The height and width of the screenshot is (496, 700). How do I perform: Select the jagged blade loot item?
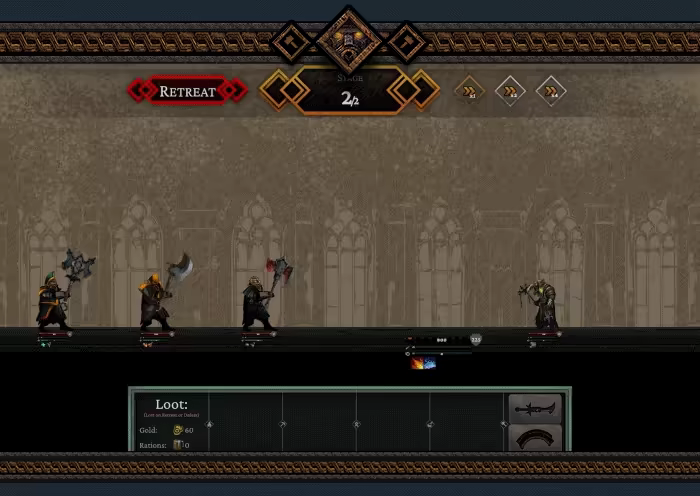coord(533,408)
